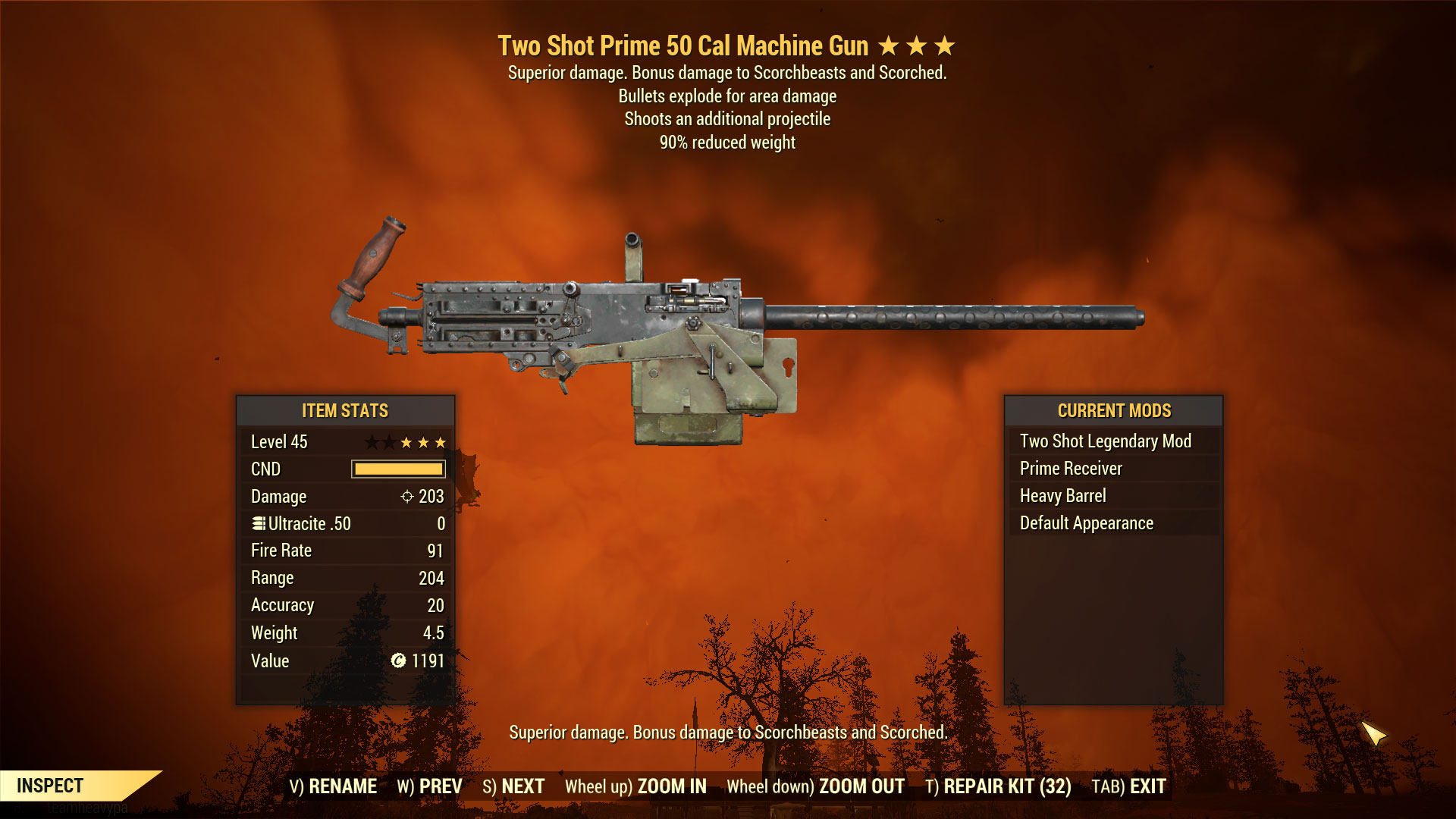This screenshot has width=1456, height=819.
Task: Select the Default Appearance mod
Action: pos(1086,522)
